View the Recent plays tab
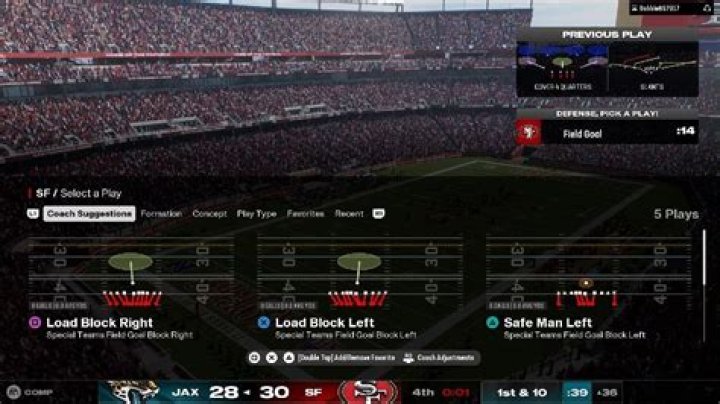720x404 pixels. (x=349, y=214)
